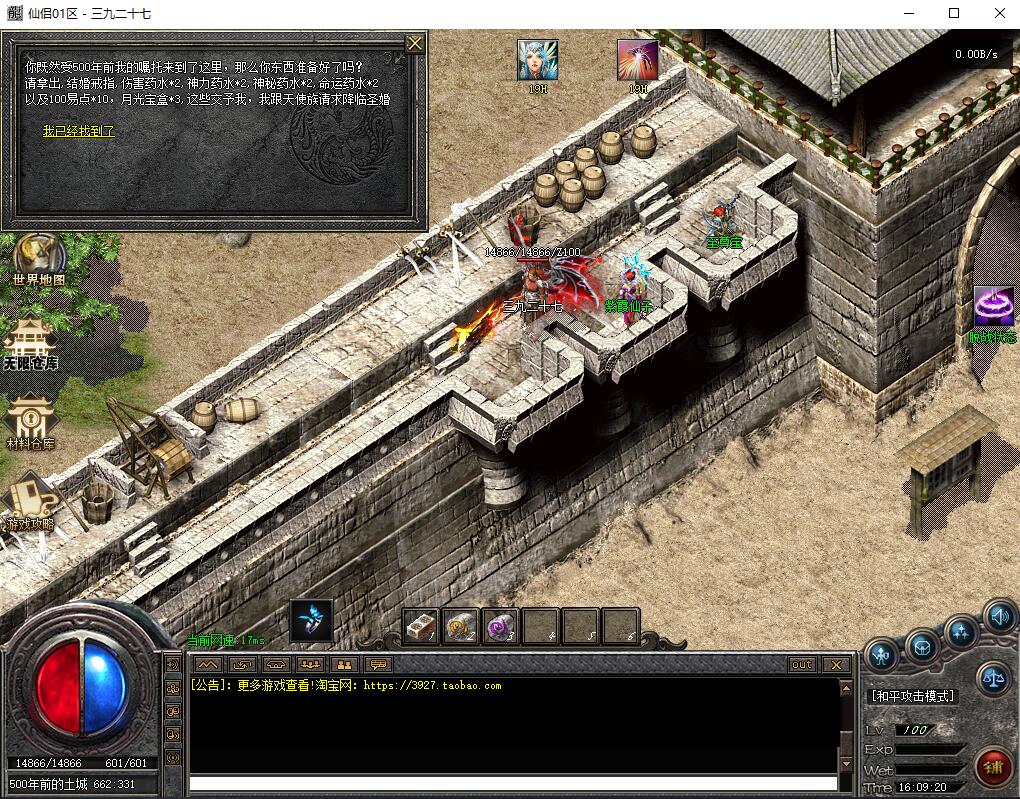Use the golden scroll in hotbar slot 2

click(x=461, y=626)
